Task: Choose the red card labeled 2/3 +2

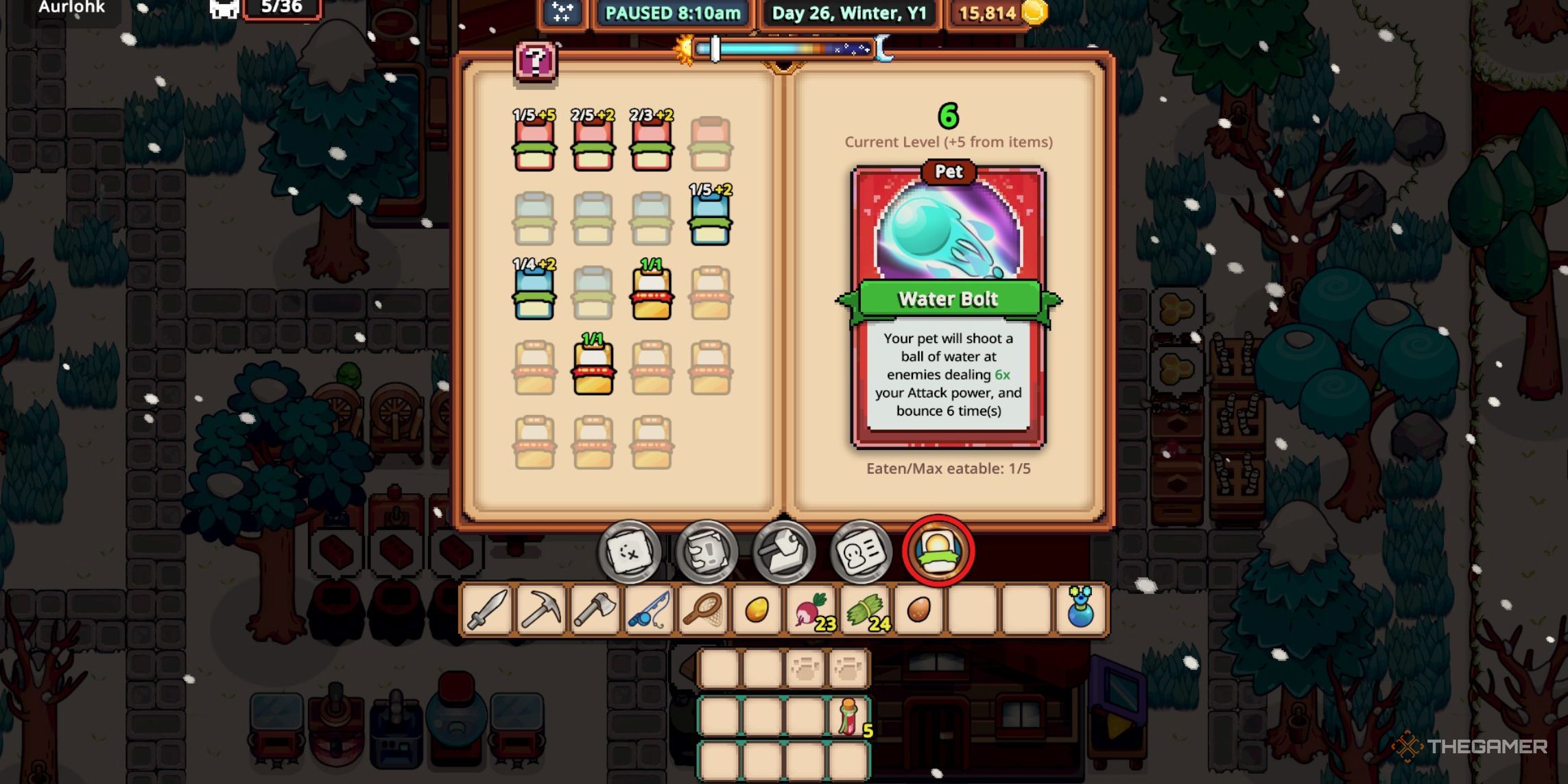Action: 651,145
